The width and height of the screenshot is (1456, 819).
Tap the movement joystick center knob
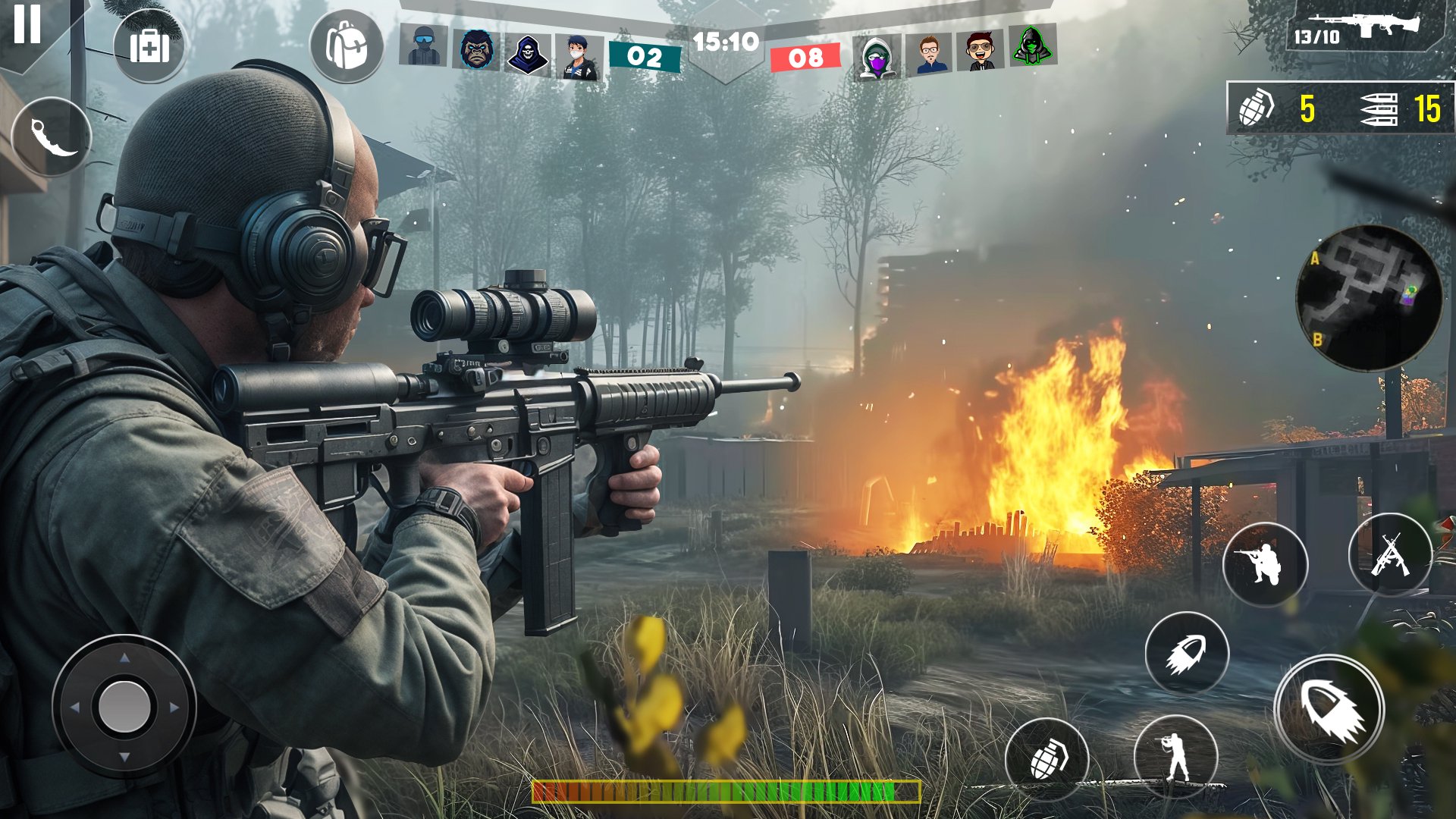[x=124, y=707]
